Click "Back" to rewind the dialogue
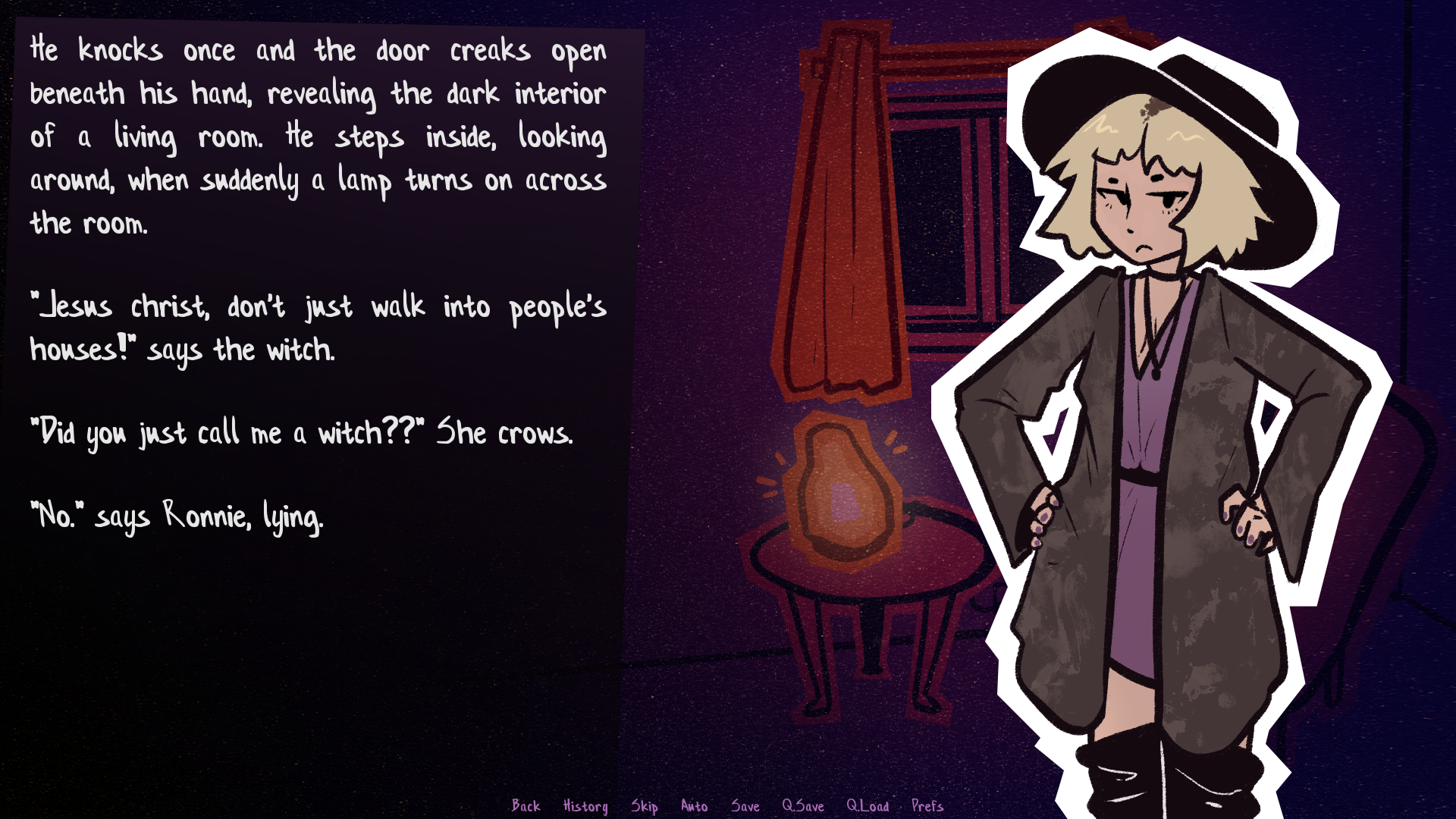Screen dimensions: 1456x819 click(x=526, y=806)
